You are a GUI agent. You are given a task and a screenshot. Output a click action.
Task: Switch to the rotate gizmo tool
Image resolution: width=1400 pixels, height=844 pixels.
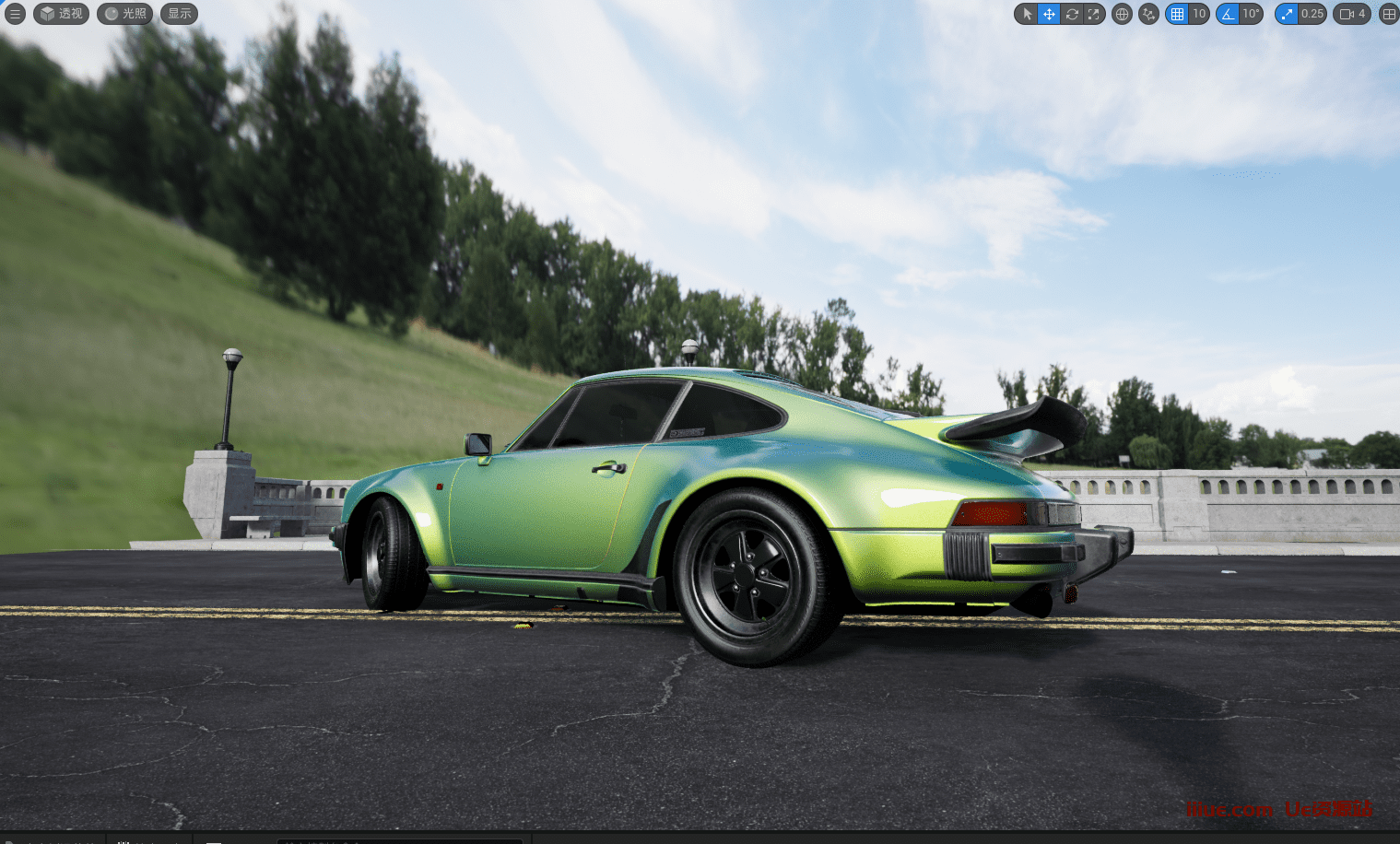point(1072,14)
